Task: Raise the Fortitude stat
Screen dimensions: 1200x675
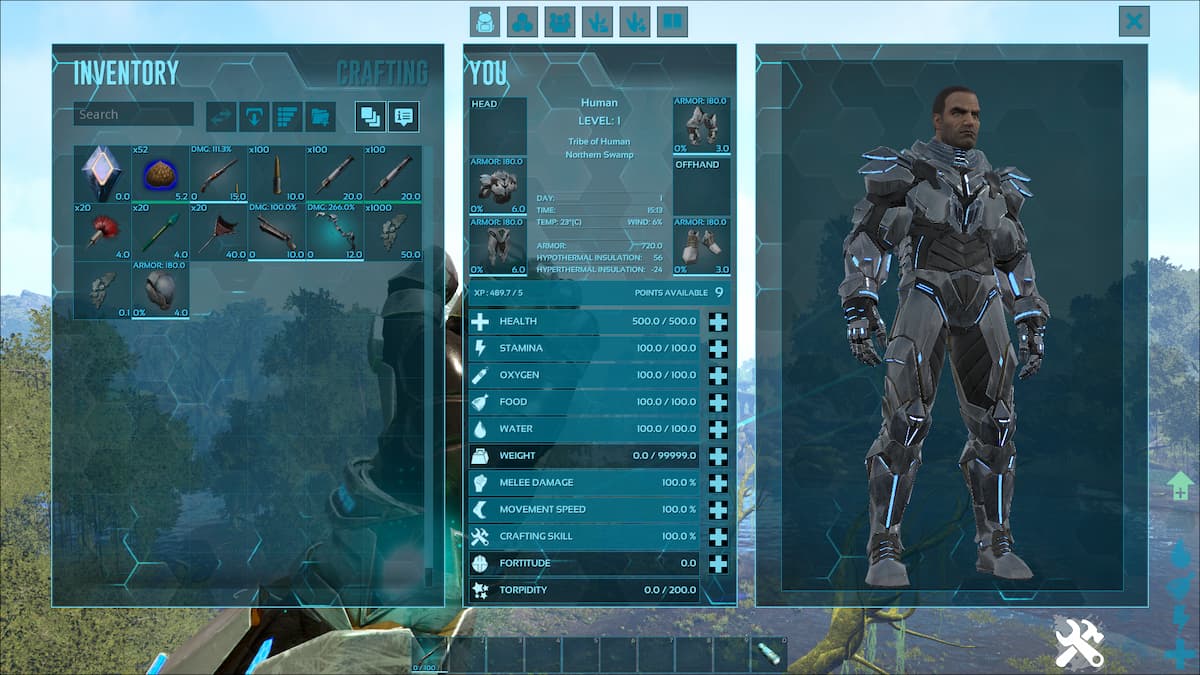Action: [718, 564]
